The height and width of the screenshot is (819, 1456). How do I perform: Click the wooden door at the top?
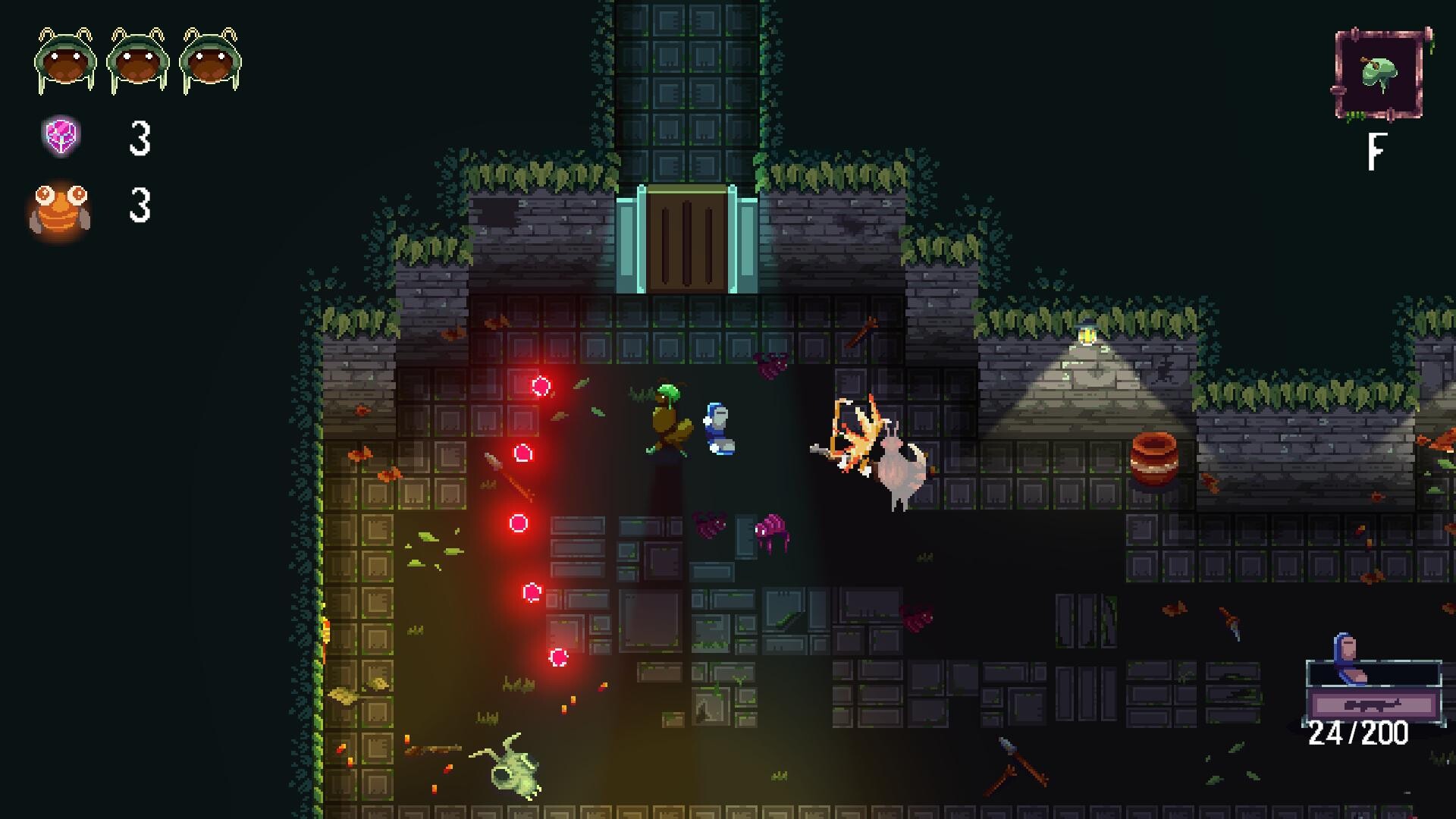689,237
